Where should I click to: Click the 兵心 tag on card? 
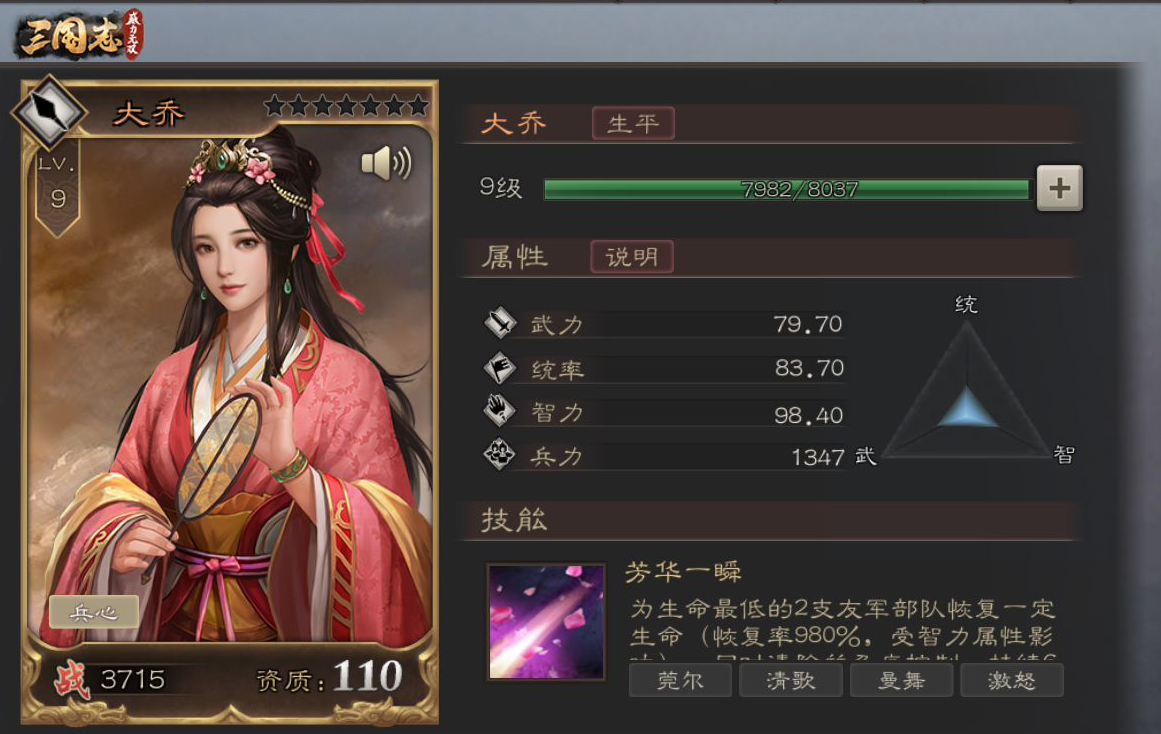(94, 612)
